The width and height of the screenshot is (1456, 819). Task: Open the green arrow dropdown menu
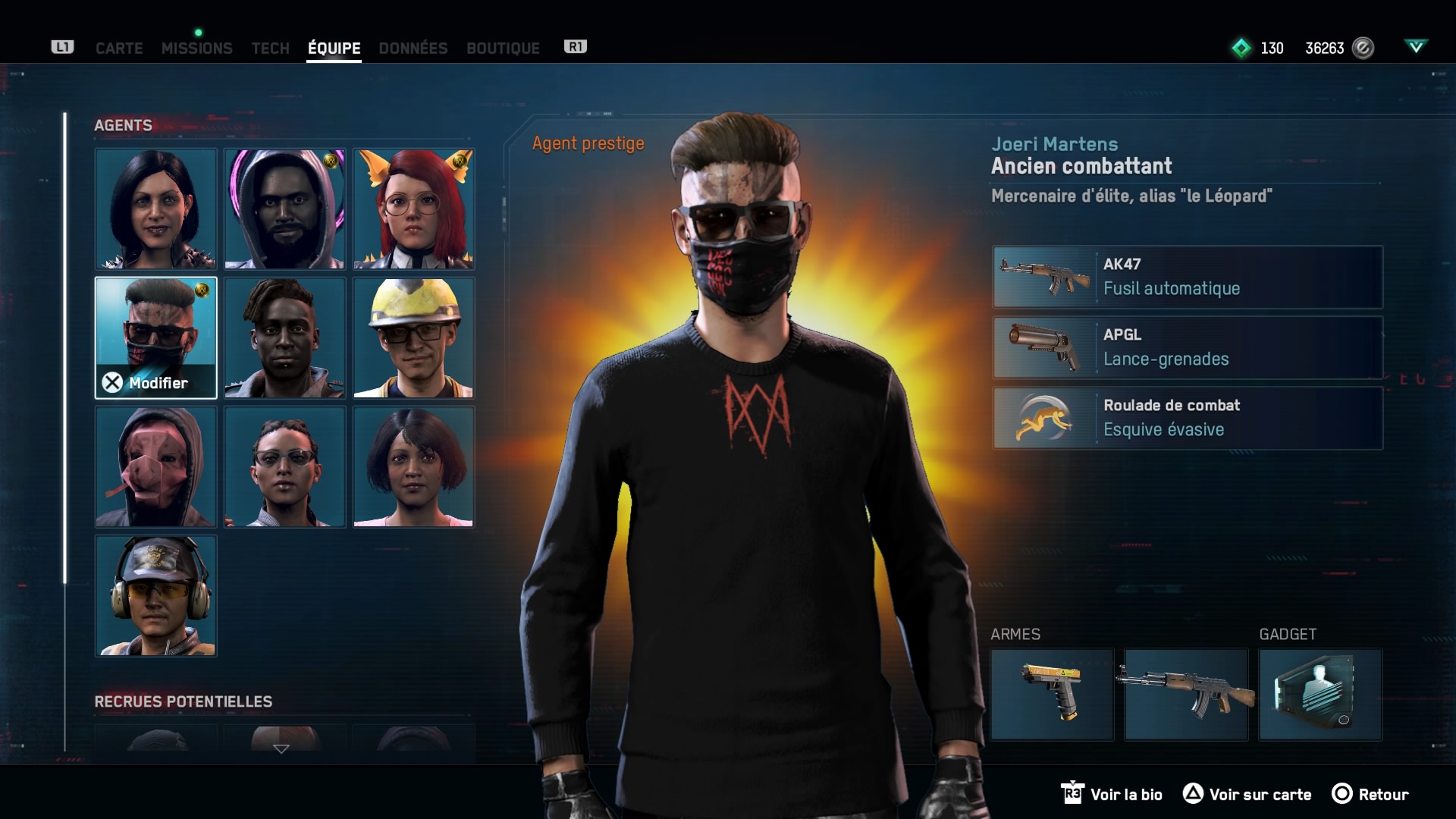pos(1415,47)
